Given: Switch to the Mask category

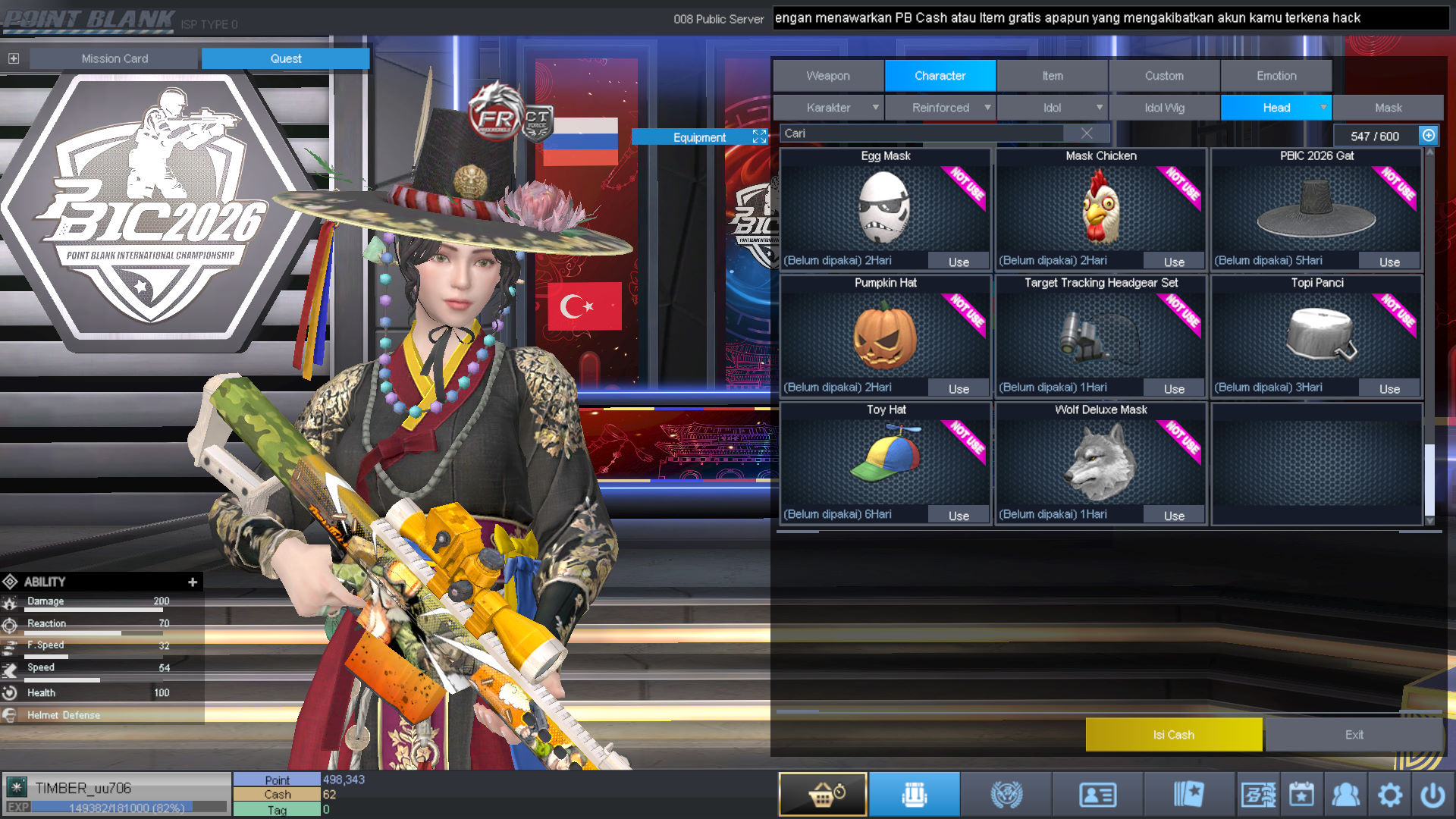Looking at the screenshot, I should coord(1388,108).
